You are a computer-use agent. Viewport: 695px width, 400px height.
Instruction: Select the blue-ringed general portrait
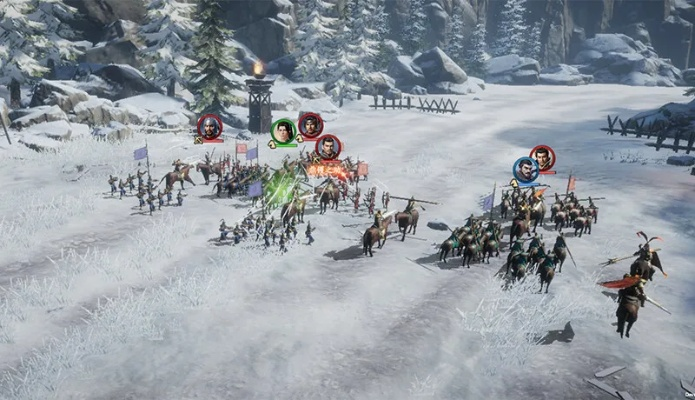point(525,170)
